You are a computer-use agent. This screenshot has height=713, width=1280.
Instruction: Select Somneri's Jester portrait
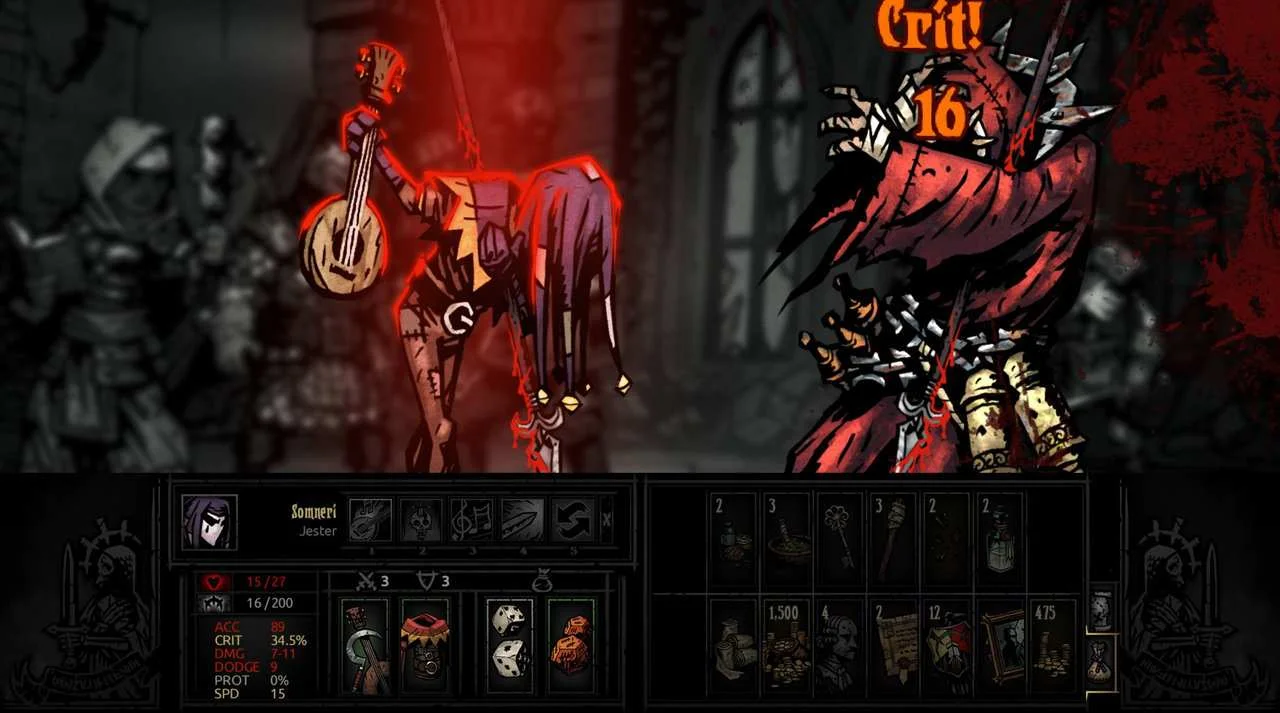(x=210, y=522)
